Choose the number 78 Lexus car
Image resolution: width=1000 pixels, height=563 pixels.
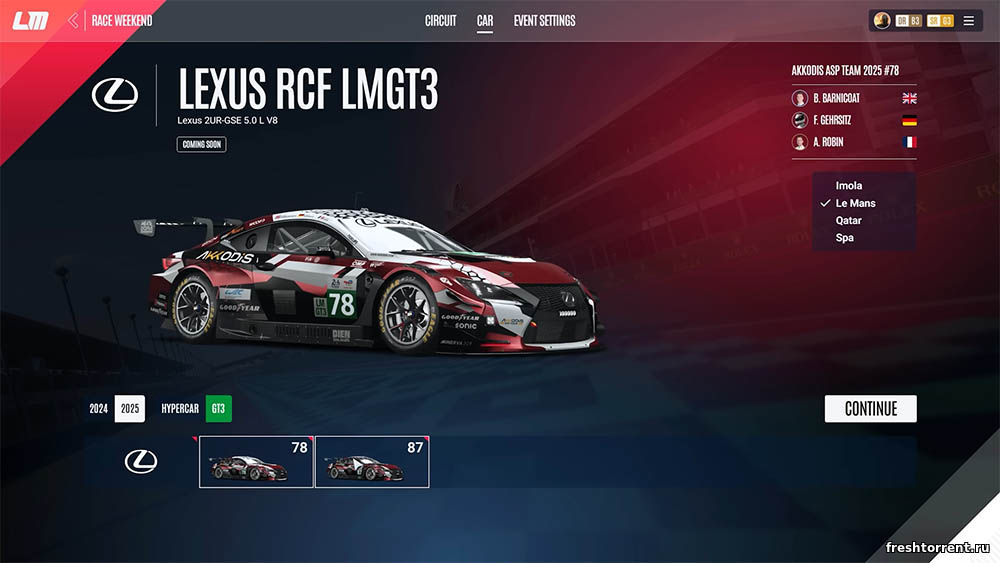[257, 461]
